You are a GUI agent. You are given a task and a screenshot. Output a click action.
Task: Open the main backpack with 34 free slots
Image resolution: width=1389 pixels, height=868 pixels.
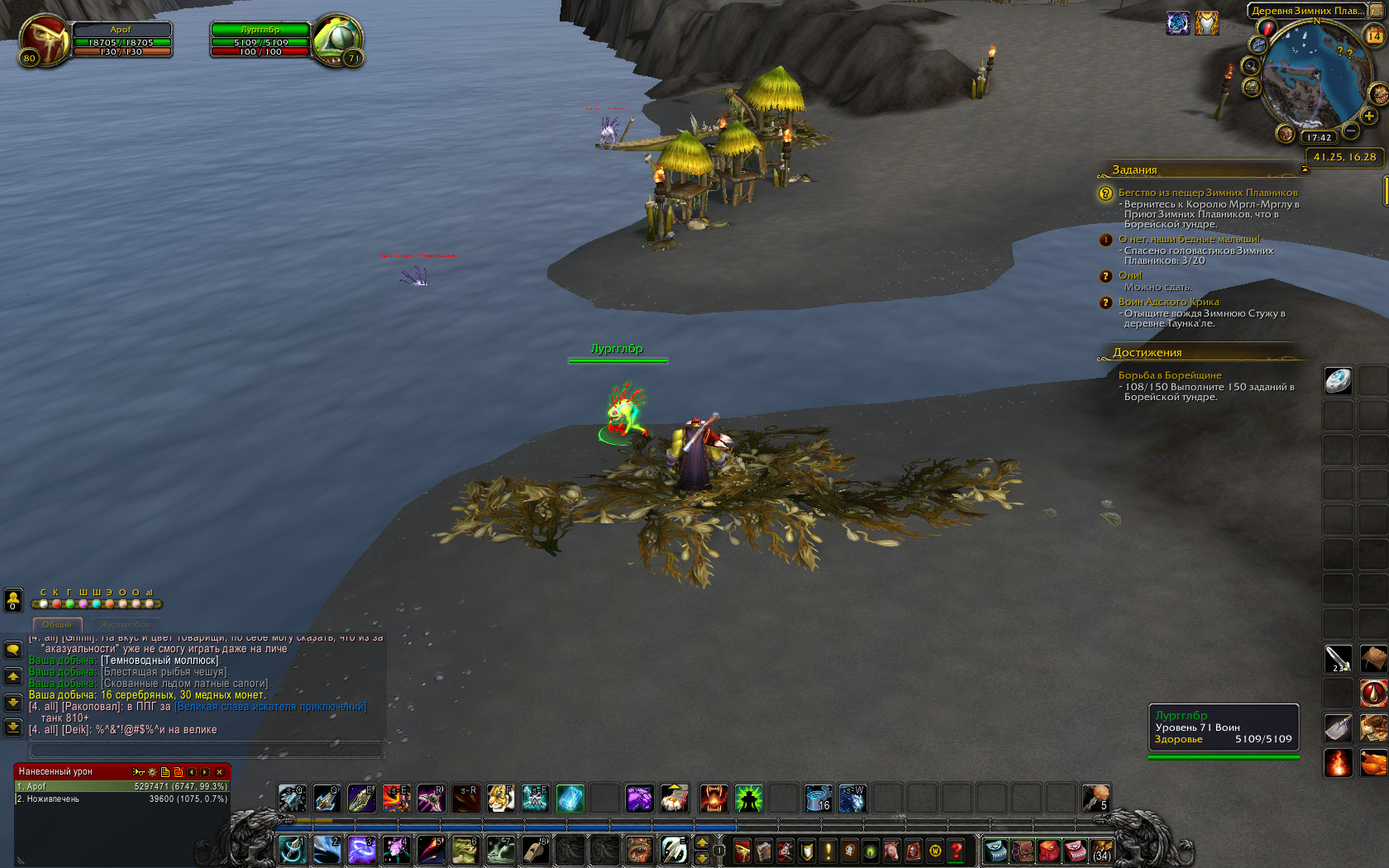click(x=1101, y=850)
